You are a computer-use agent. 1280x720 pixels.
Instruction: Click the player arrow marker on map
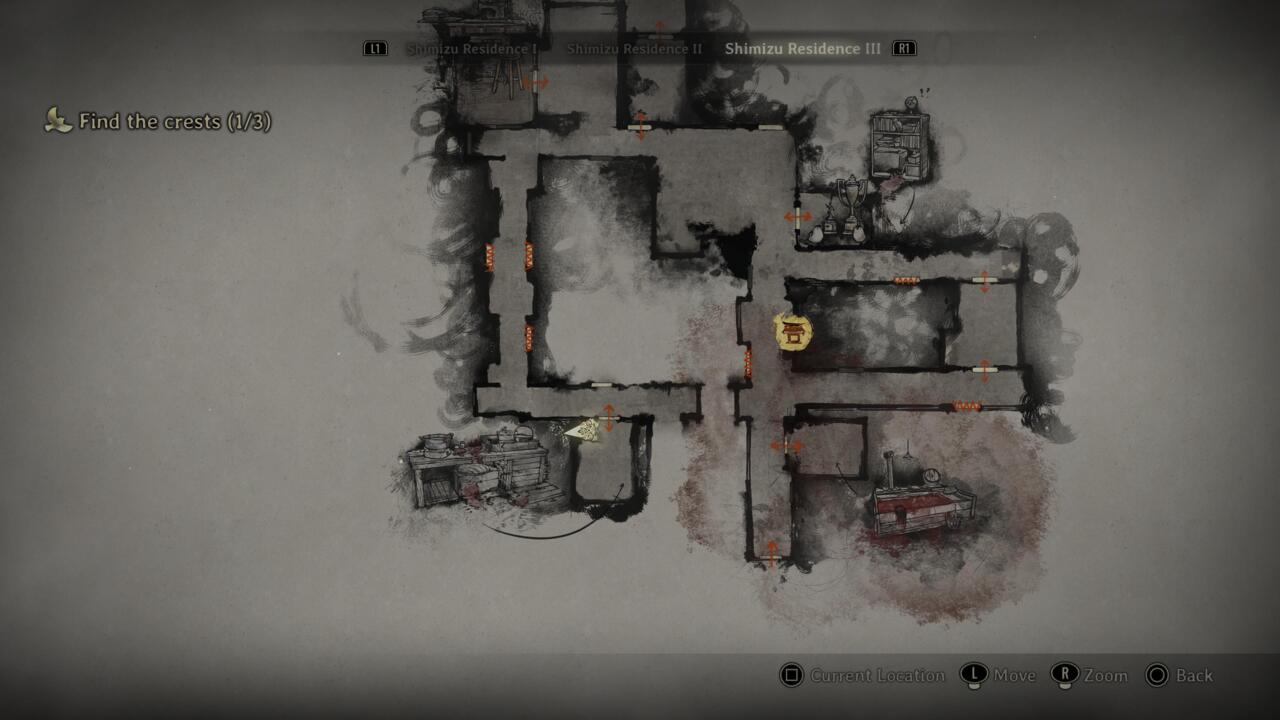(x=583, y=430)
